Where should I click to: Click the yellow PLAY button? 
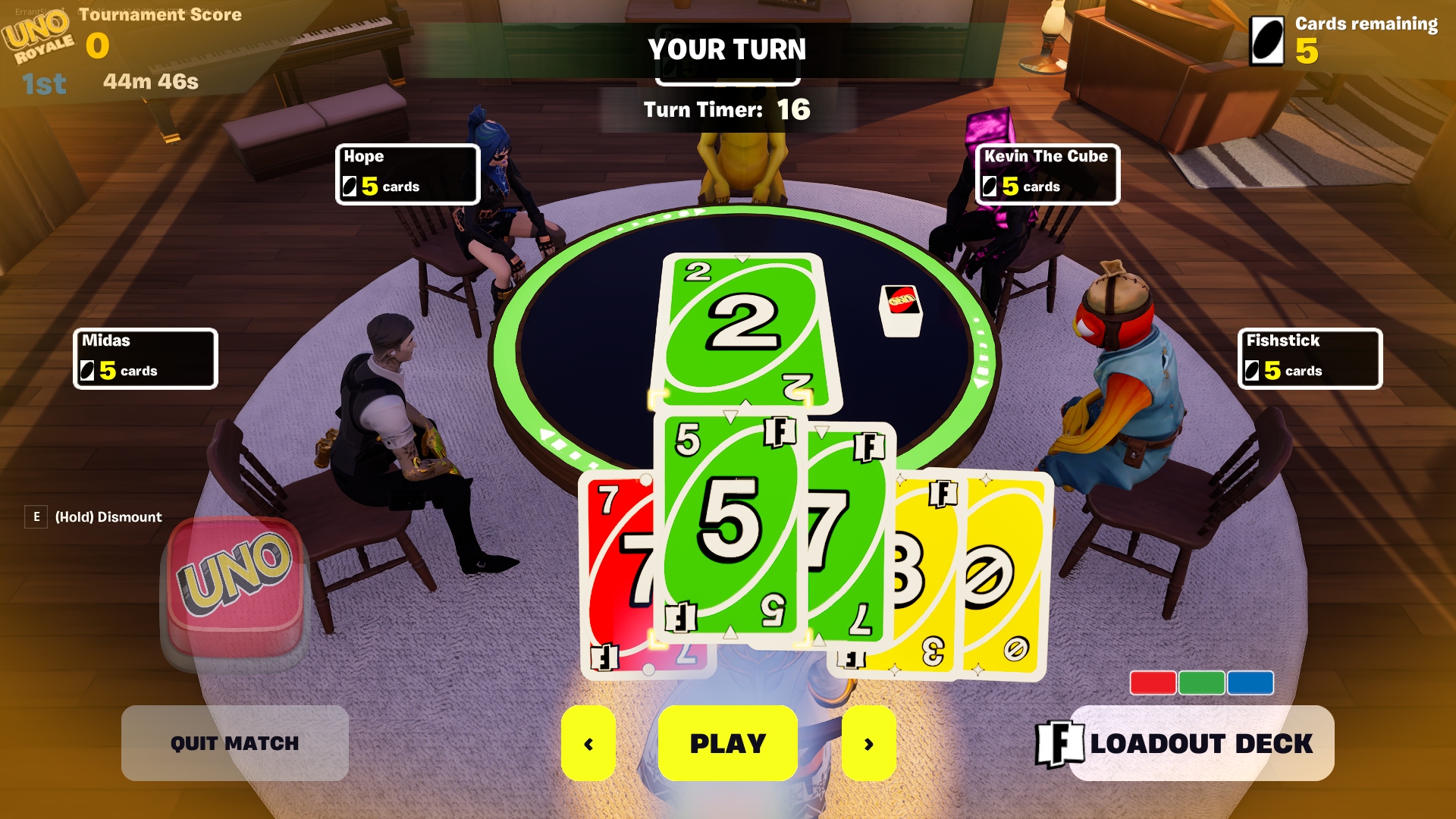pyautogui.click(x=727, y=743)
